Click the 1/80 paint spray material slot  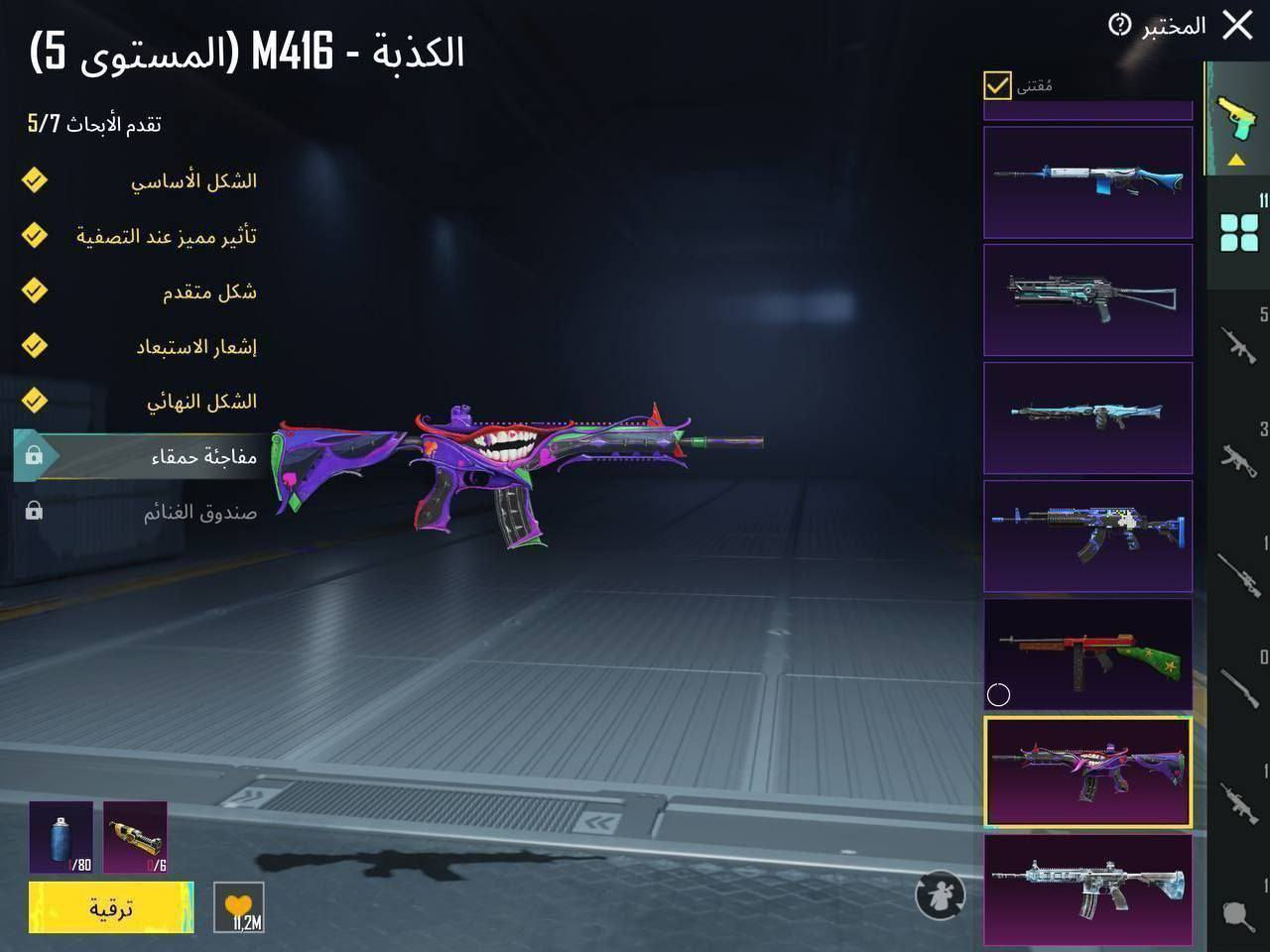click(x=62, y=838)
